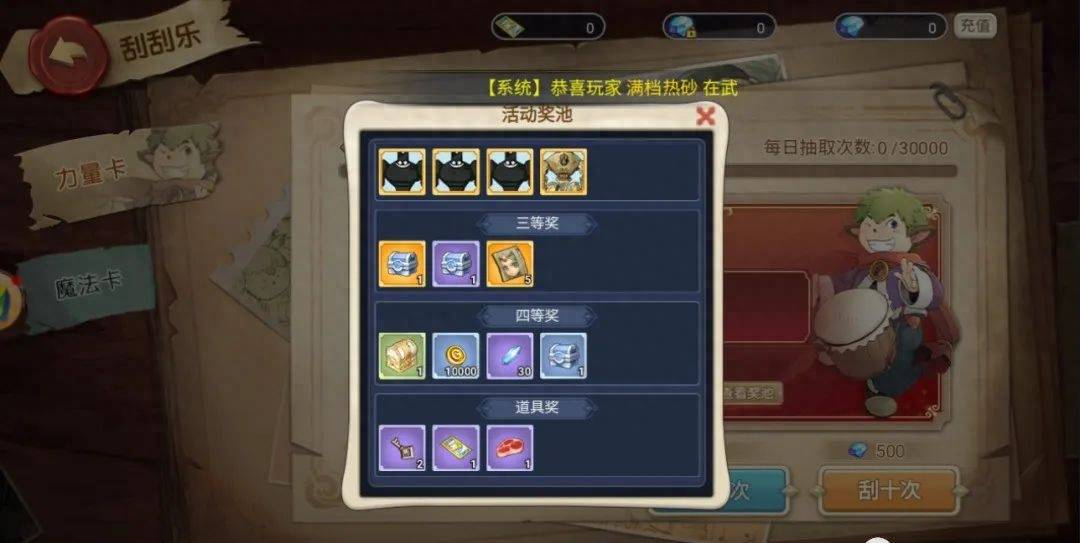Select the green-framed treasure chest prize
The width and height of the screenshot is (1080, 543).
click(x=402, y=356)
